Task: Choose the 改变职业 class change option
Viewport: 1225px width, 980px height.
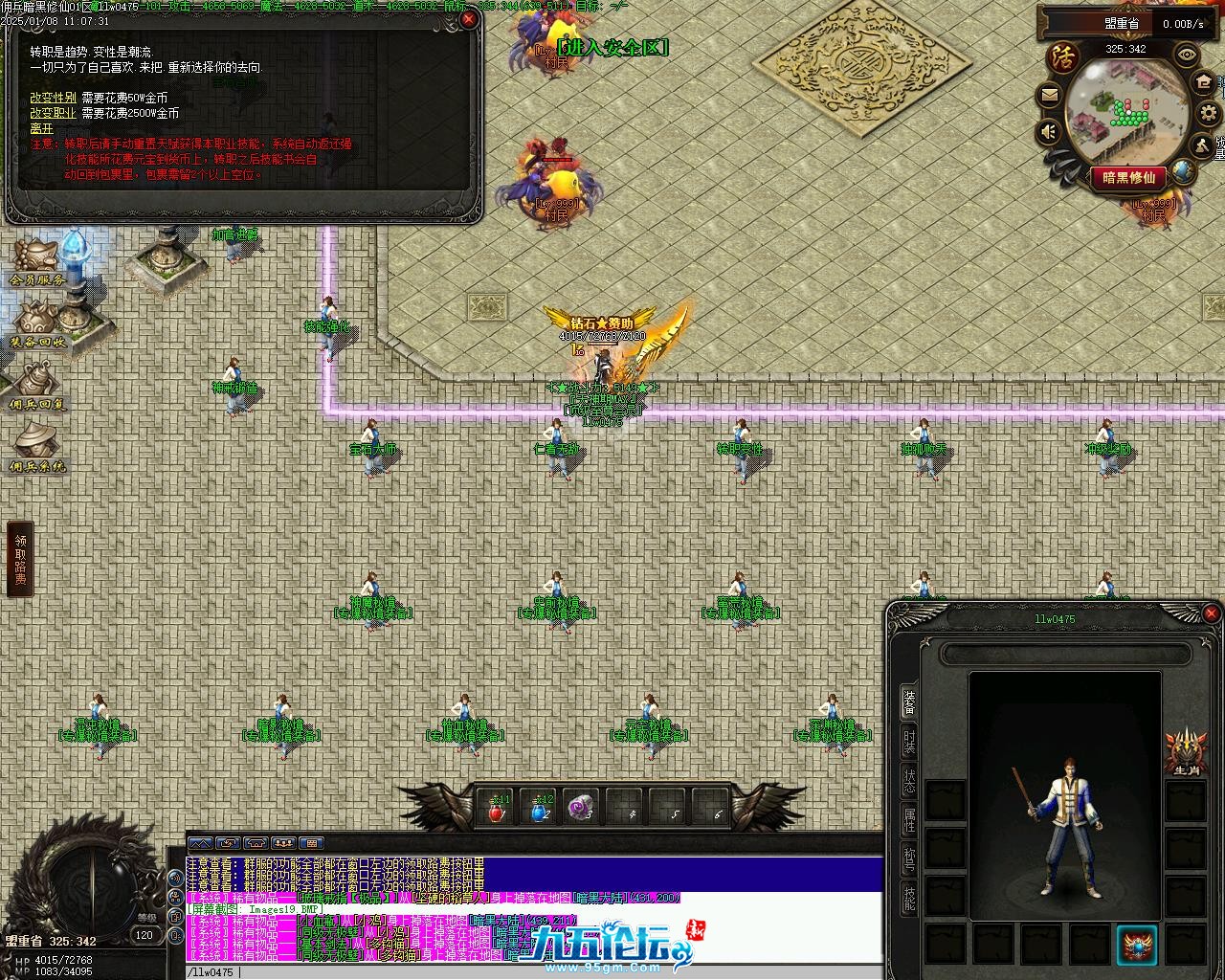Action: coord(53,114)
